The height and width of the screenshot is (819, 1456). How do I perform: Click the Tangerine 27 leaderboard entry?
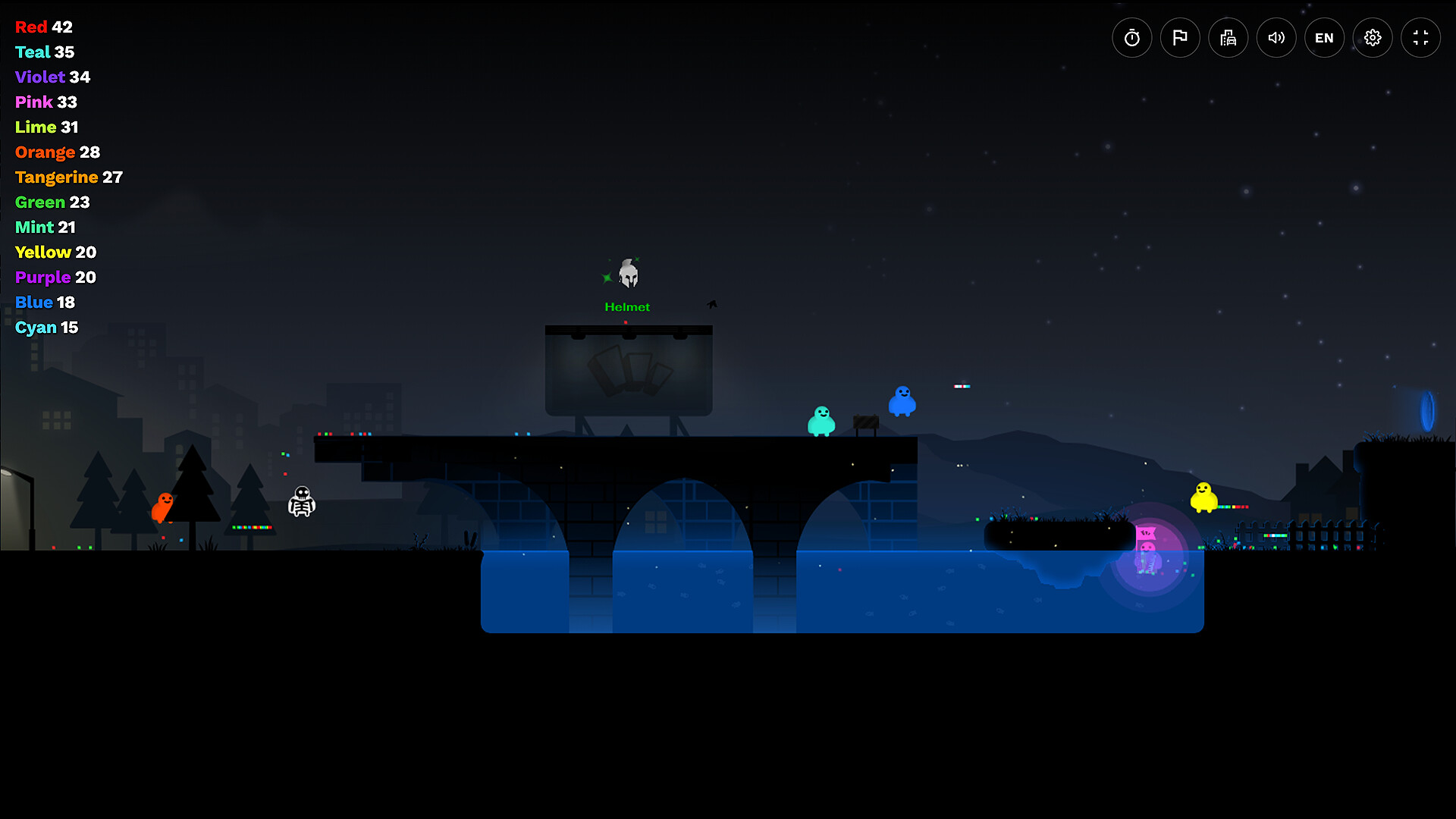[x=68, y=177]
